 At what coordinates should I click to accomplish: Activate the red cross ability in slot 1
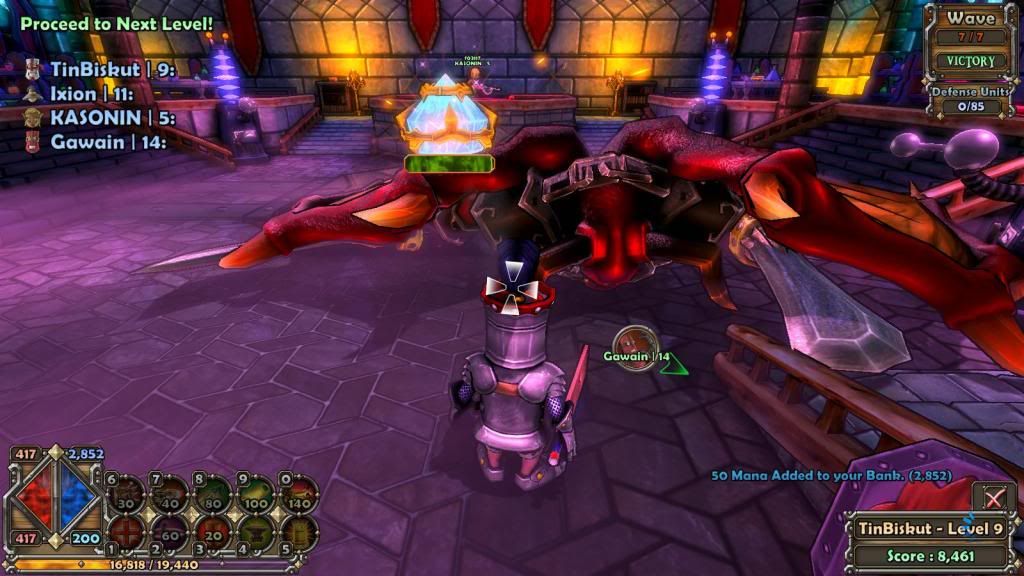(126, 531)
